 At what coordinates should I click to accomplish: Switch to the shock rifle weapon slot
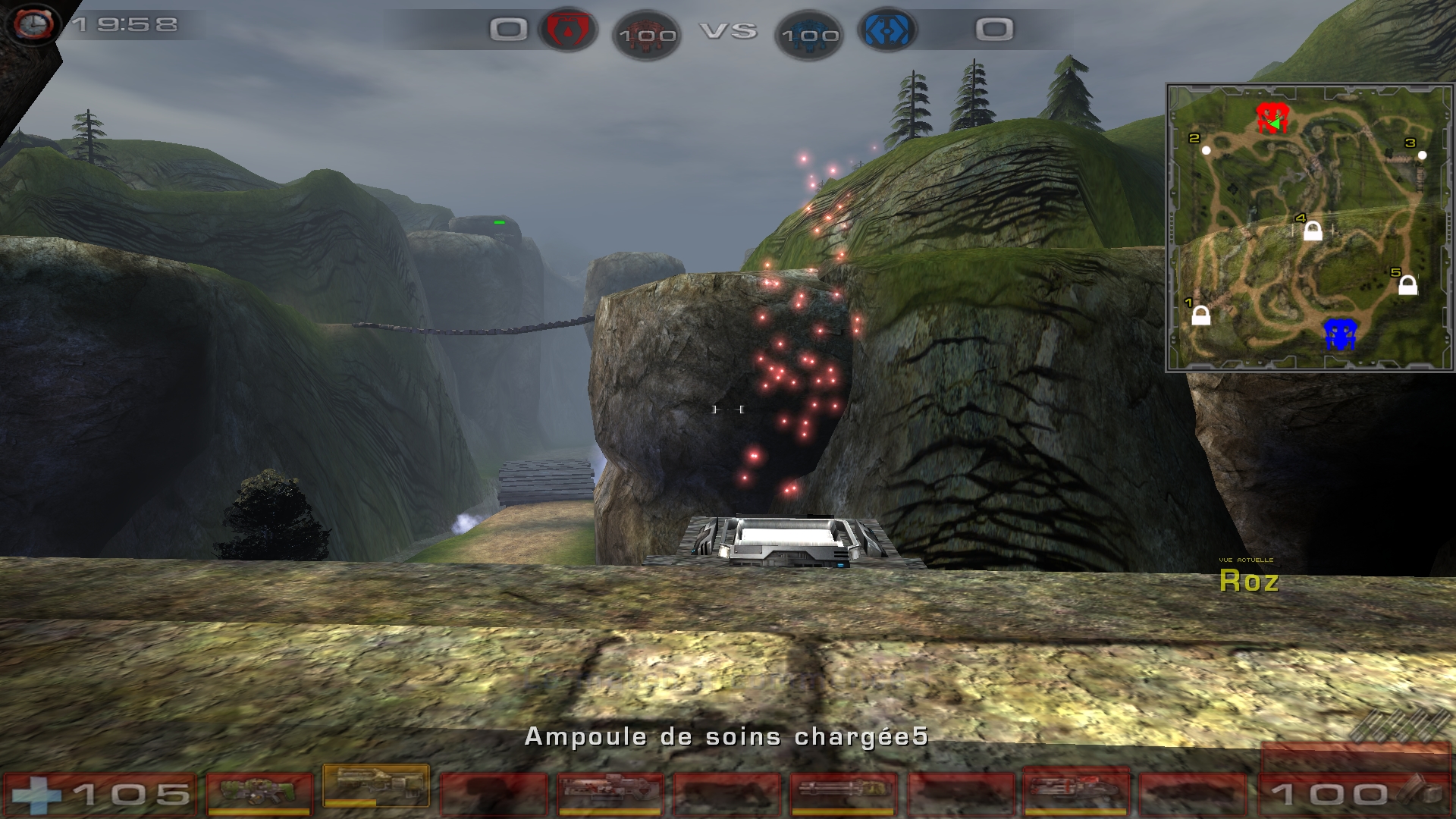610,793
